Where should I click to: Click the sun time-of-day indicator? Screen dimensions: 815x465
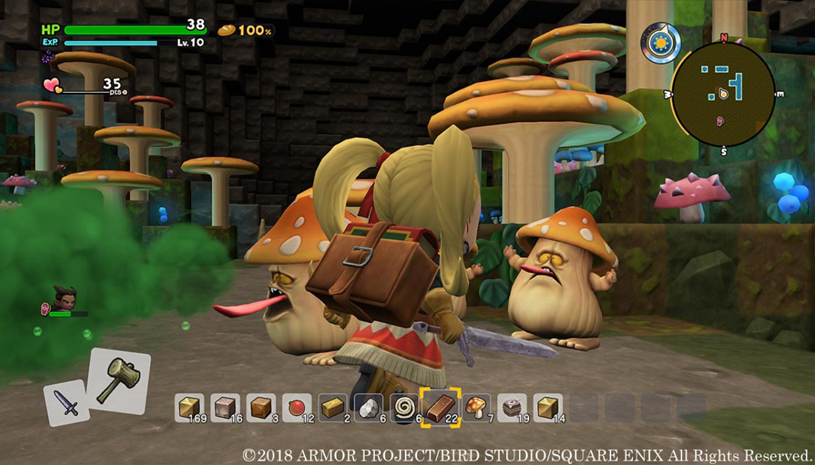tap(661, 43)
